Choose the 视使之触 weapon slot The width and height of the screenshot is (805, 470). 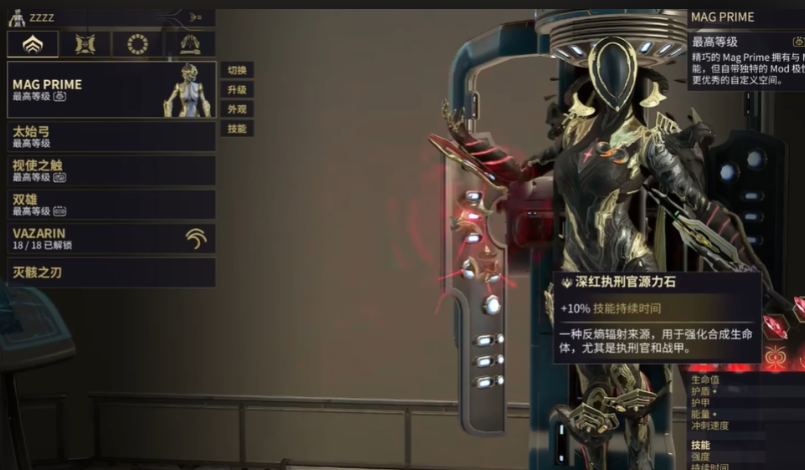point(111,170)
